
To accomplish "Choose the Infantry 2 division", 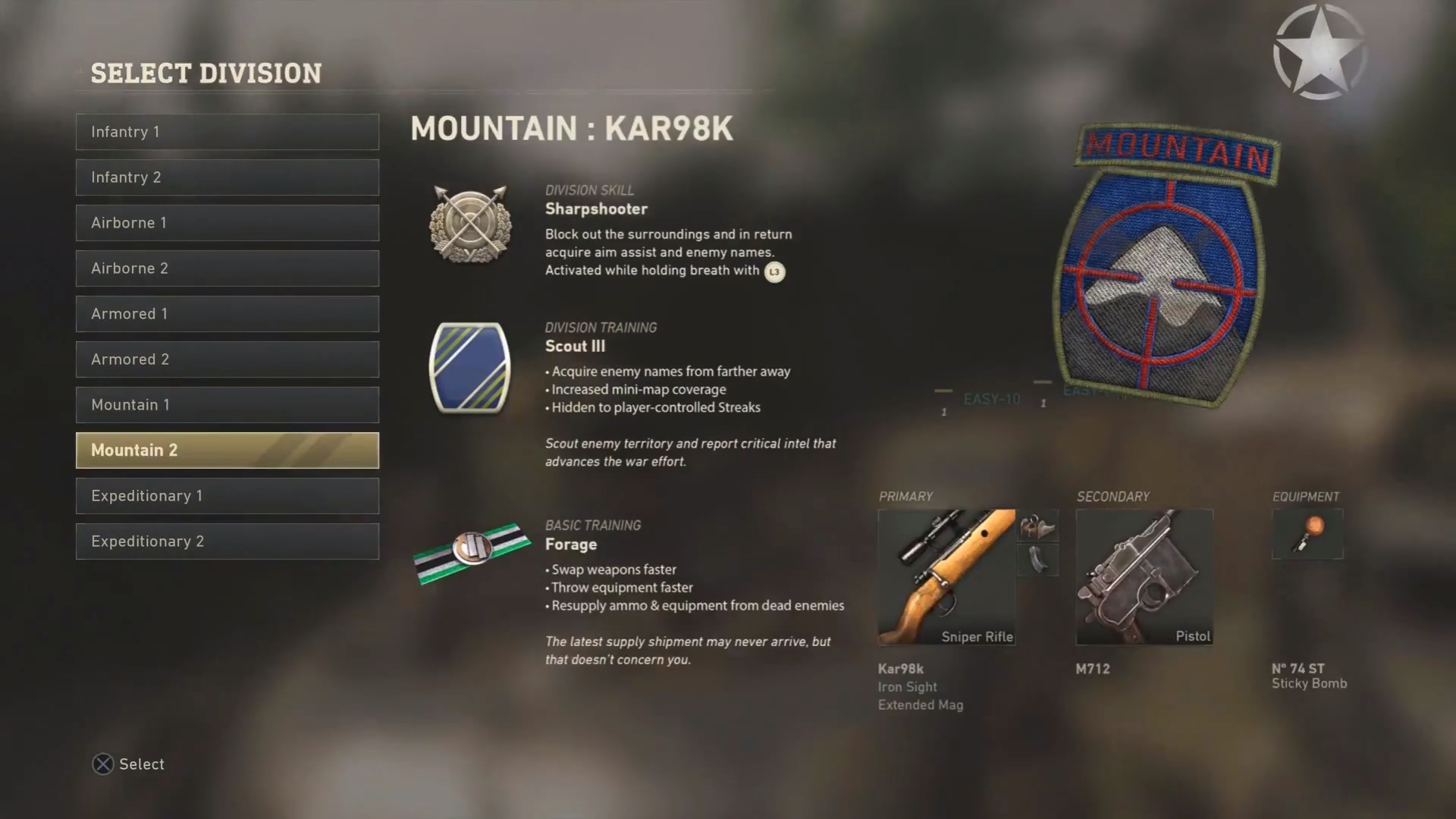I will [227, 177].
